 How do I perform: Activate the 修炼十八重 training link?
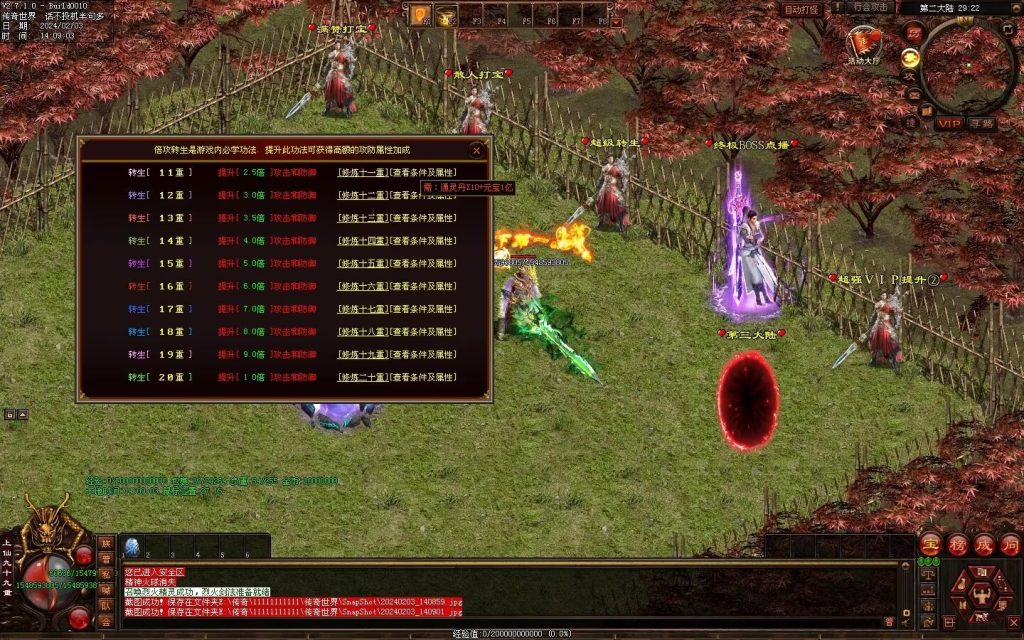[x=362, y=332]
